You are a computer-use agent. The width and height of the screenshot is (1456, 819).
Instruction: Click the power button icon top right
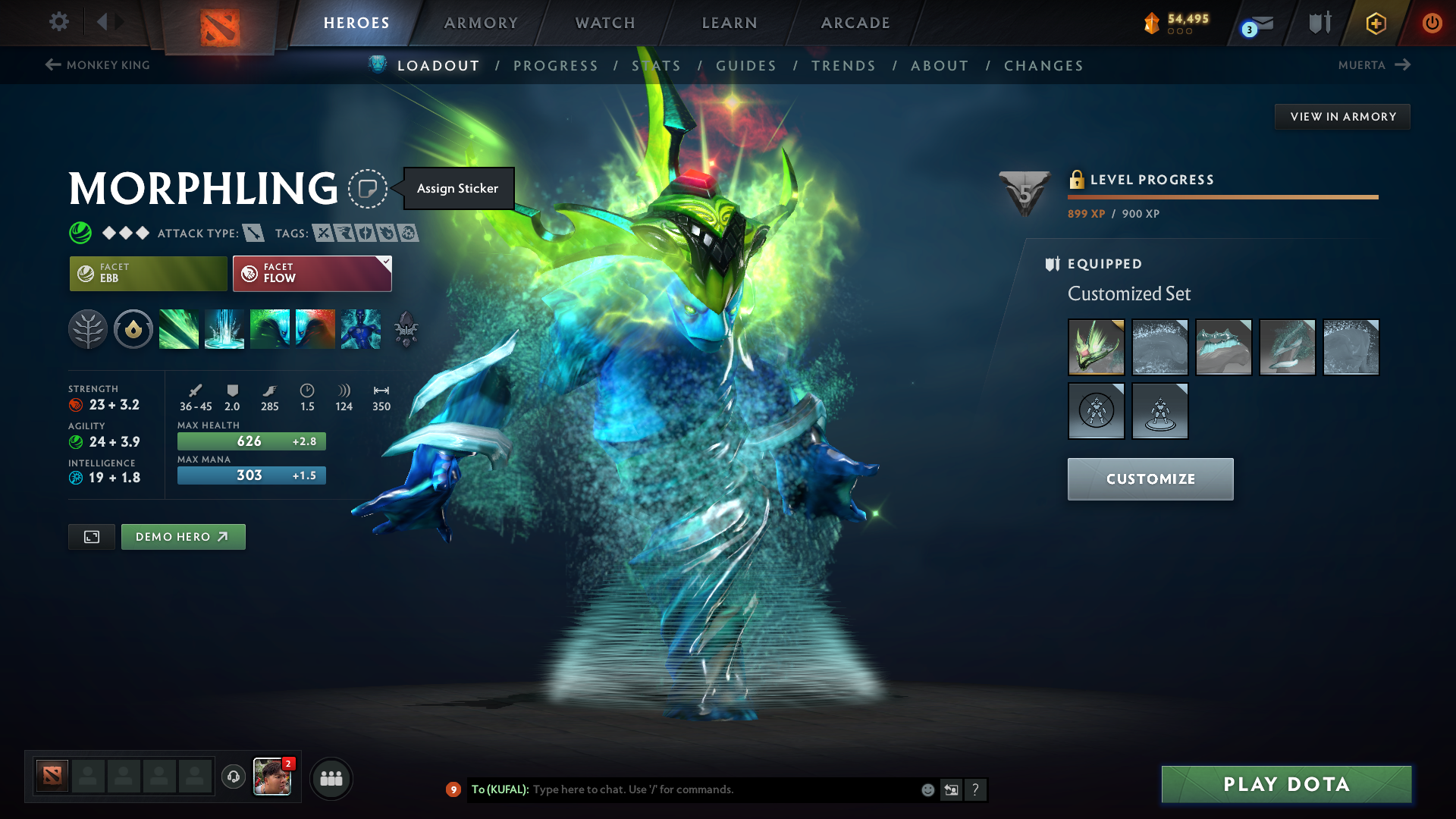(x=1432, y=23)
